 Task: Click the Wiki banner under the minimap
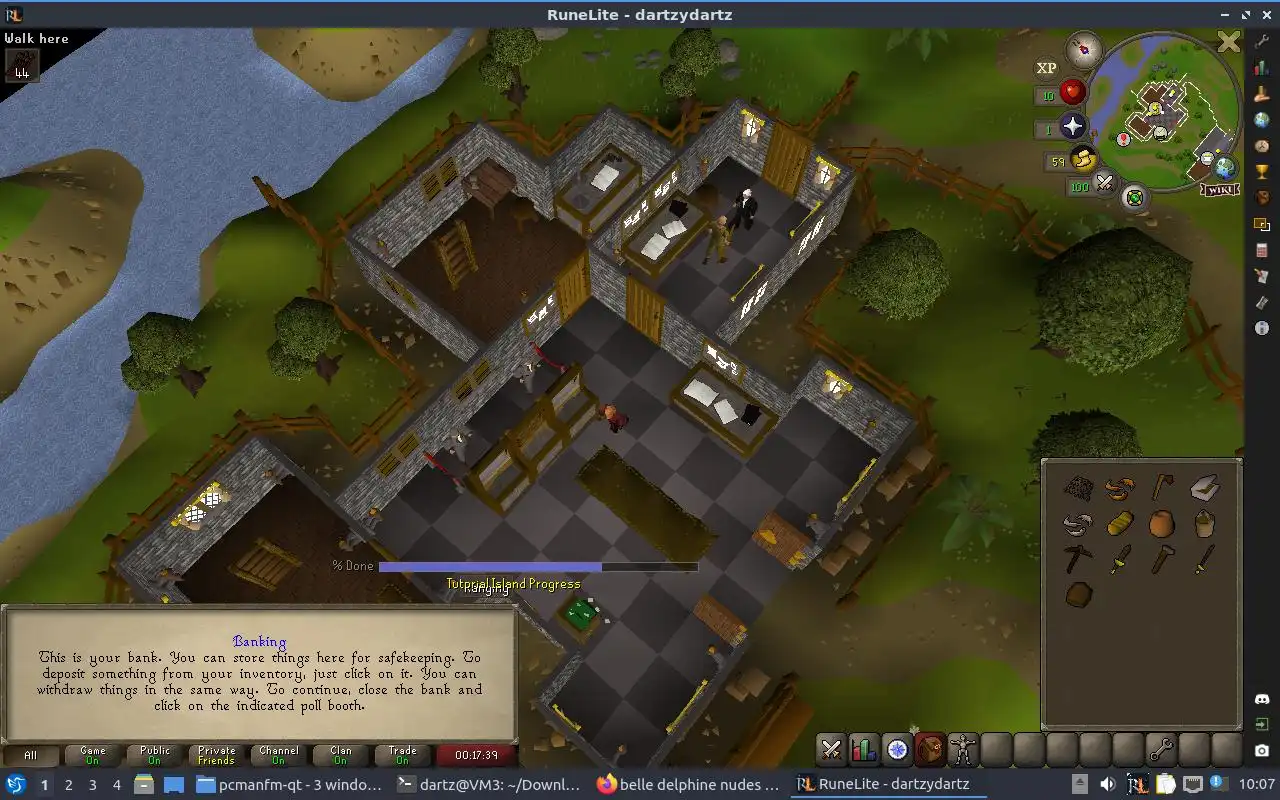pyautogui.click(x=1217, y=190)
